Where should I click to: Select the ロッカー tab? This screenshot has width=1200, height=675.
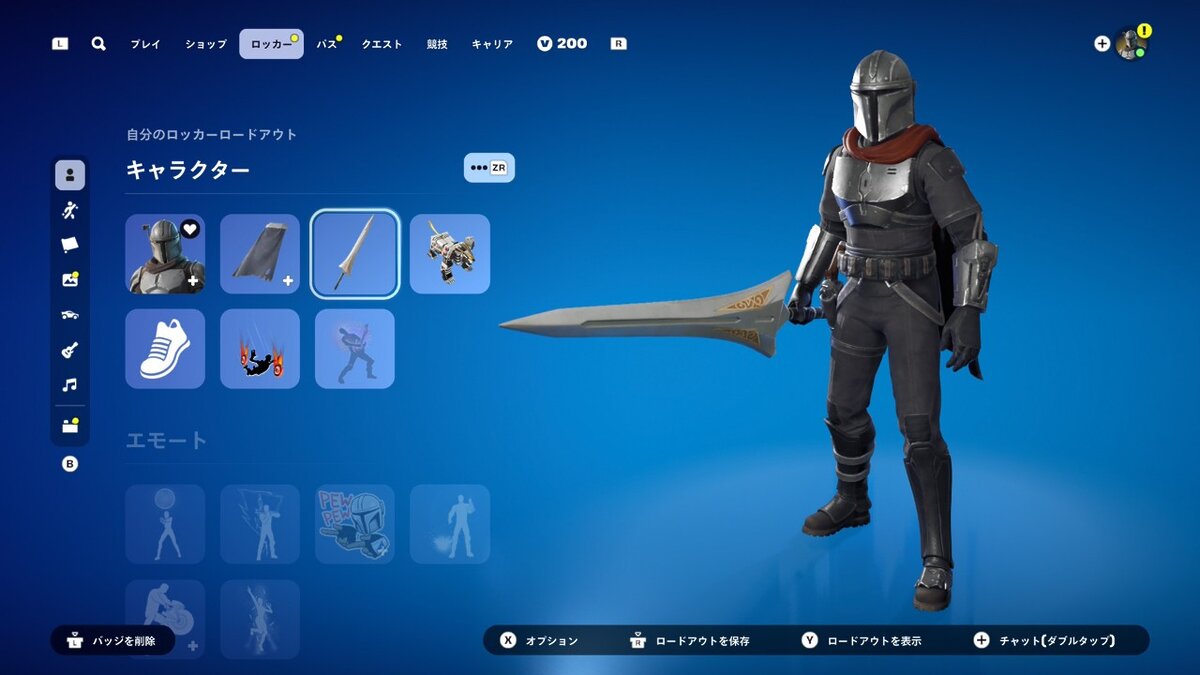271,44
